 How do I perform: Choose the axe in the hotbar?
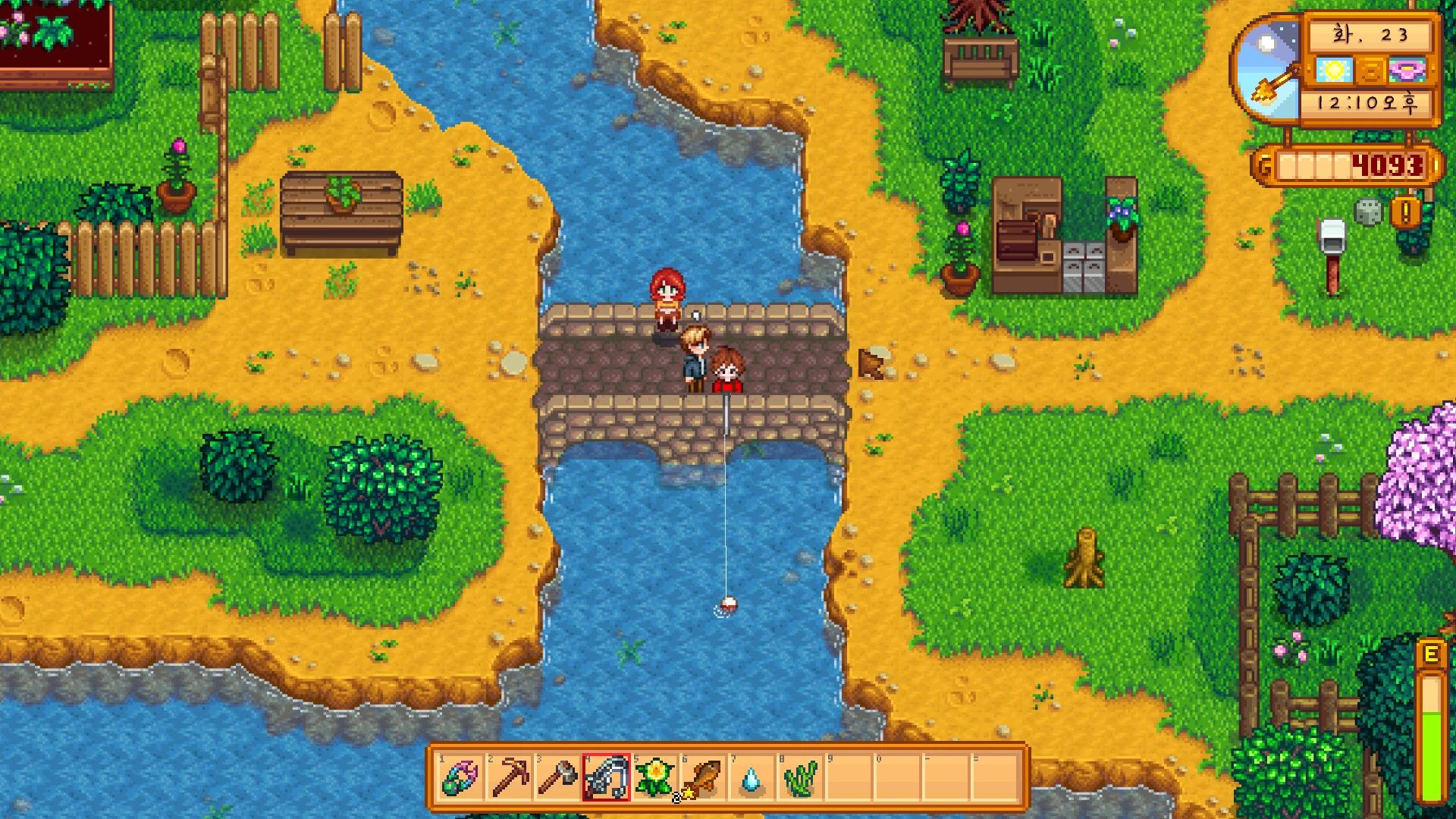point(558,778)
